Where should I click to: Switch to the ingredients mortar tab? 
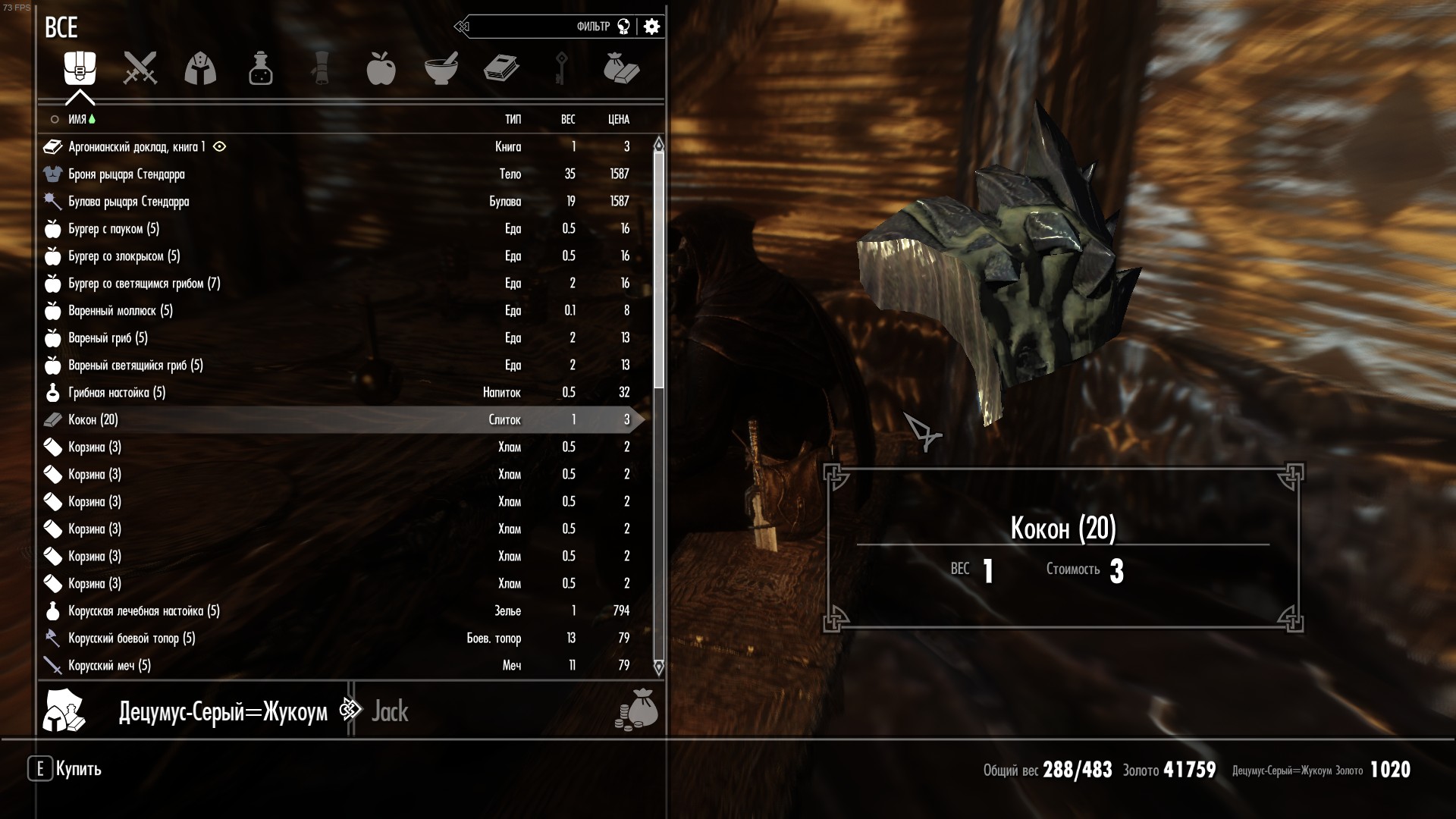[441, 68]
